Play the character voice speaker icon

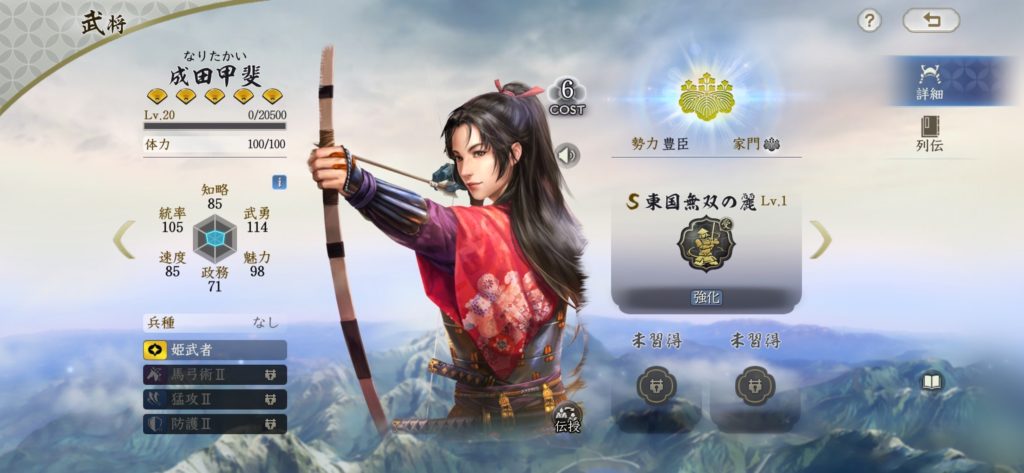(x=567, y=155)
